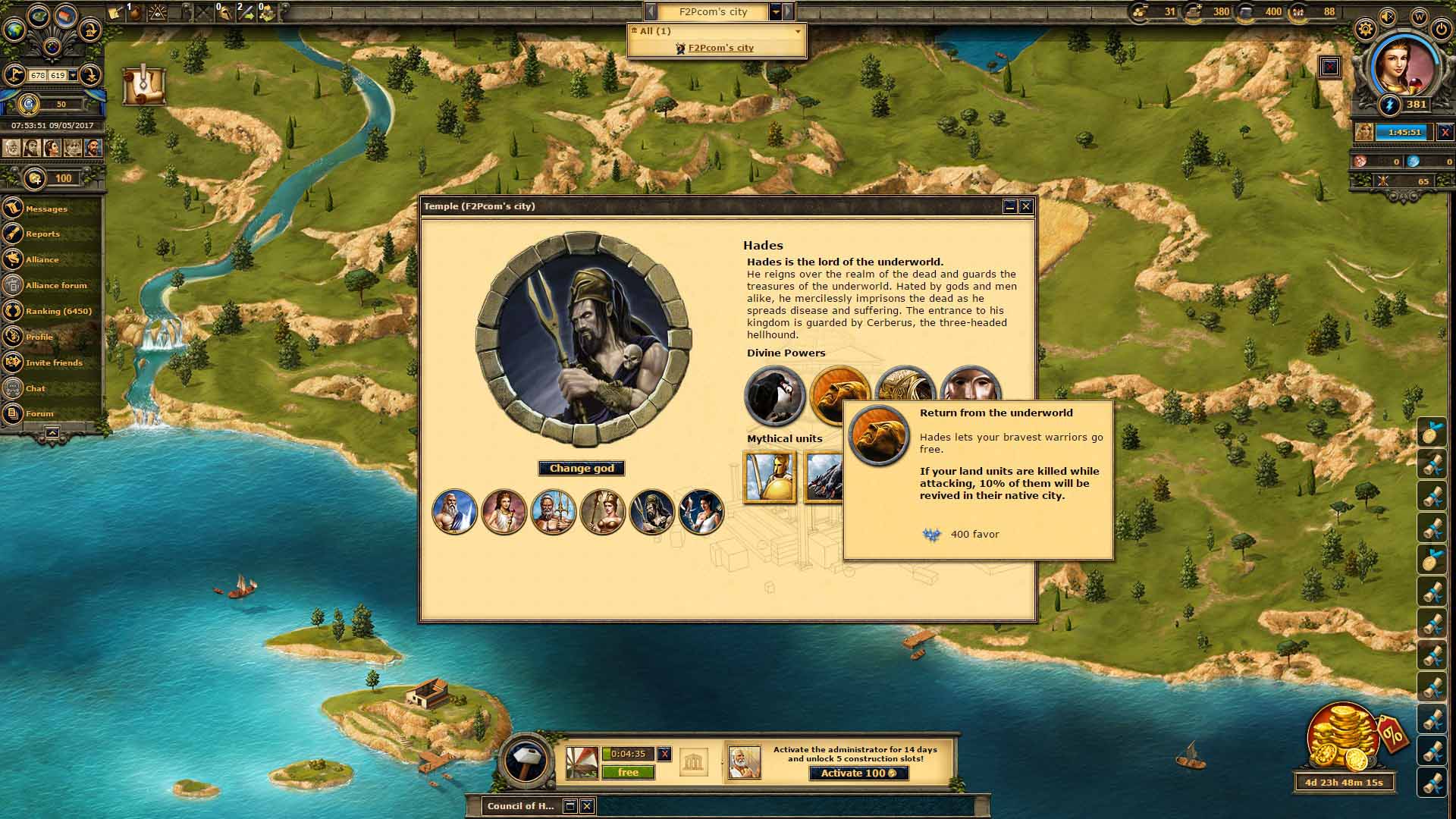Screen dimensions: 1456x819
Task: Select the F2Pcom's city link
Action: 720,48
